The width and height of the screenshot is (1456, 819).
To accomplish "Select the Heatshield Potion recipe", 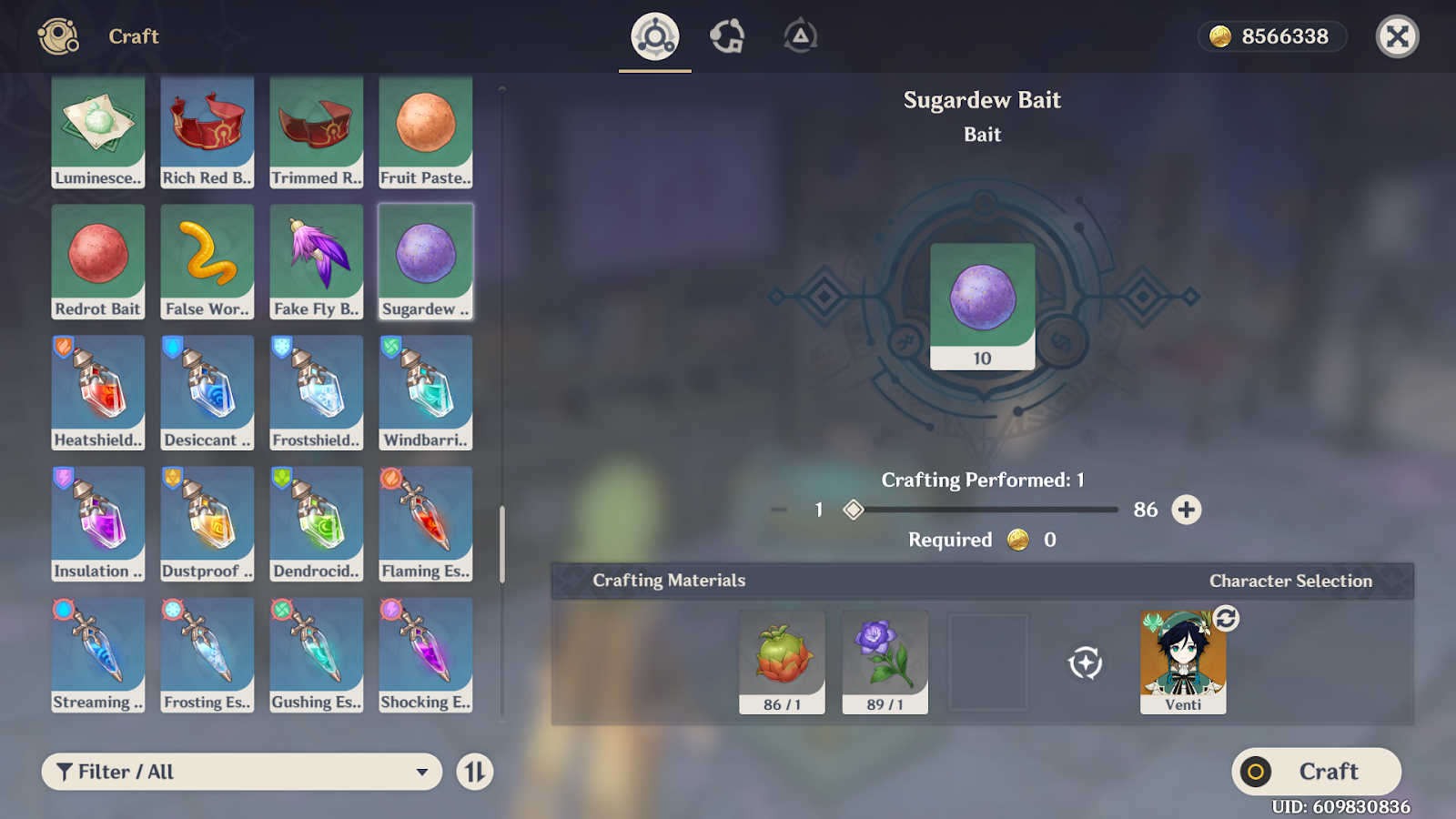I will [98, 392].
